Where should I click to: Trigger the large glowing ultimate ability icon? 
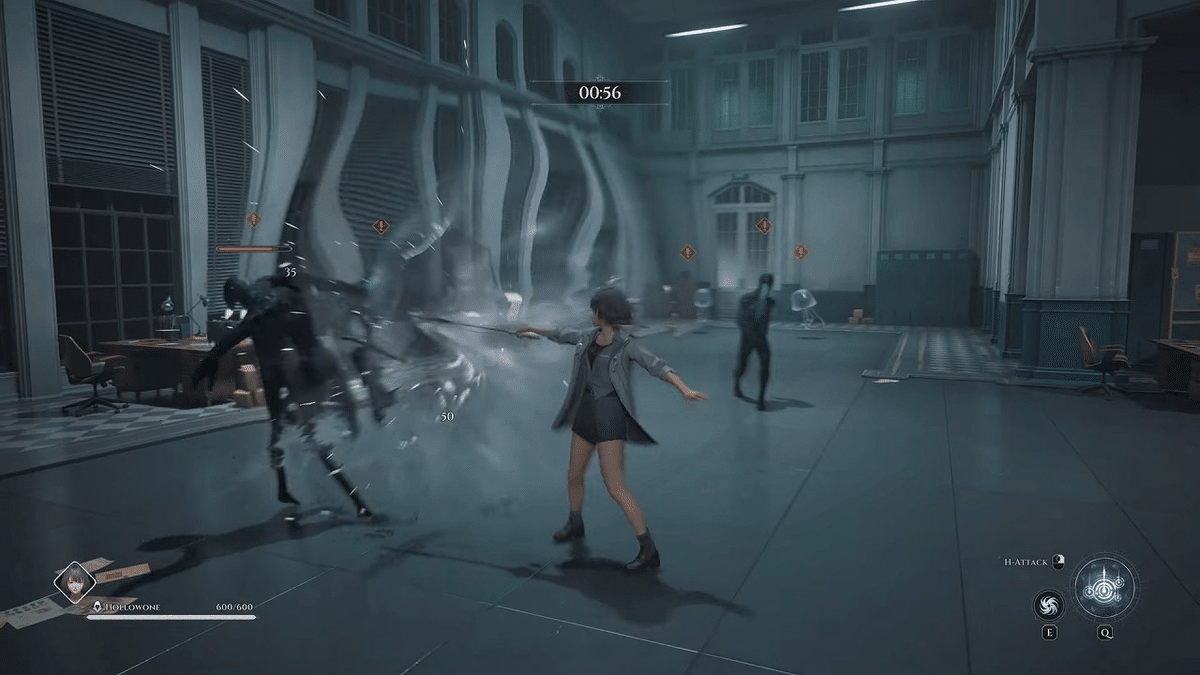click(1104, 589)
